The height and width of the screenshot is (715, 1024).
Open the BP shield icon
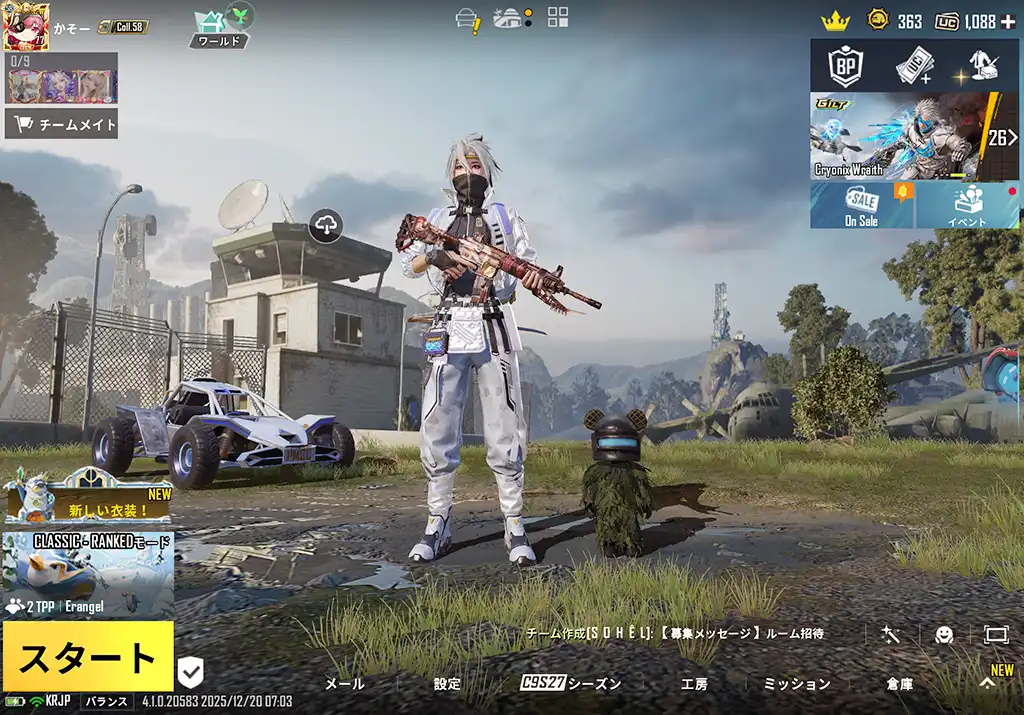pyautogui.click(x=846, y=66)
